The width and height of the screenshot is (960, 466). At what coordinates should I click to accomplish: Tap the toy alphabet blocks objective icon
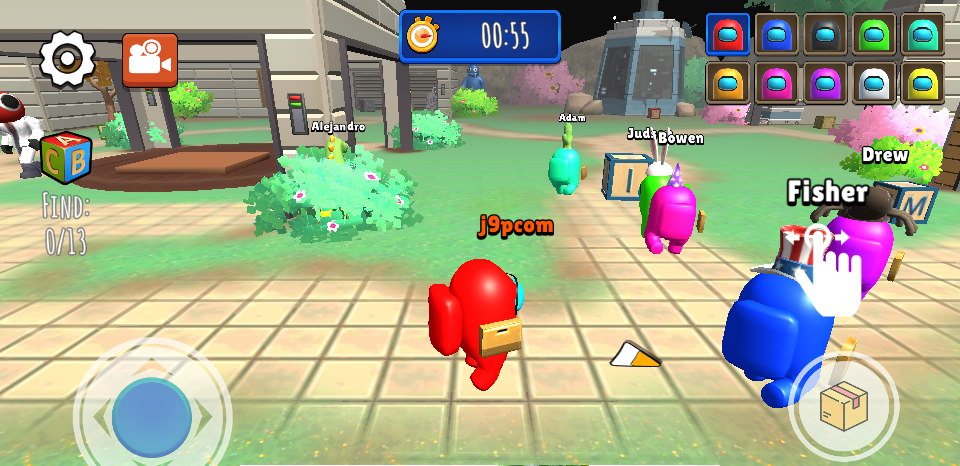click(x=66, y=158)
